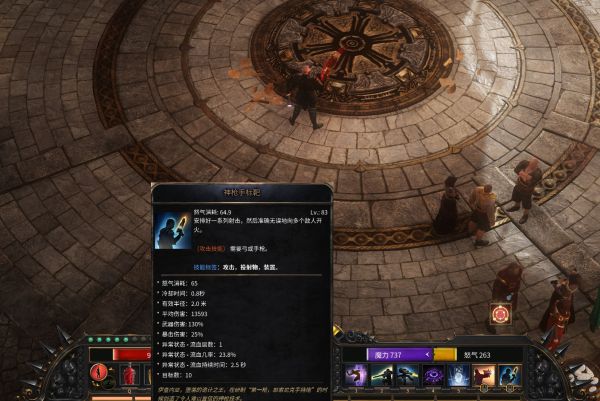Click the glowing red buff icon
The width and height of the screenshot is (600, 401).
(x=500, y=314)
